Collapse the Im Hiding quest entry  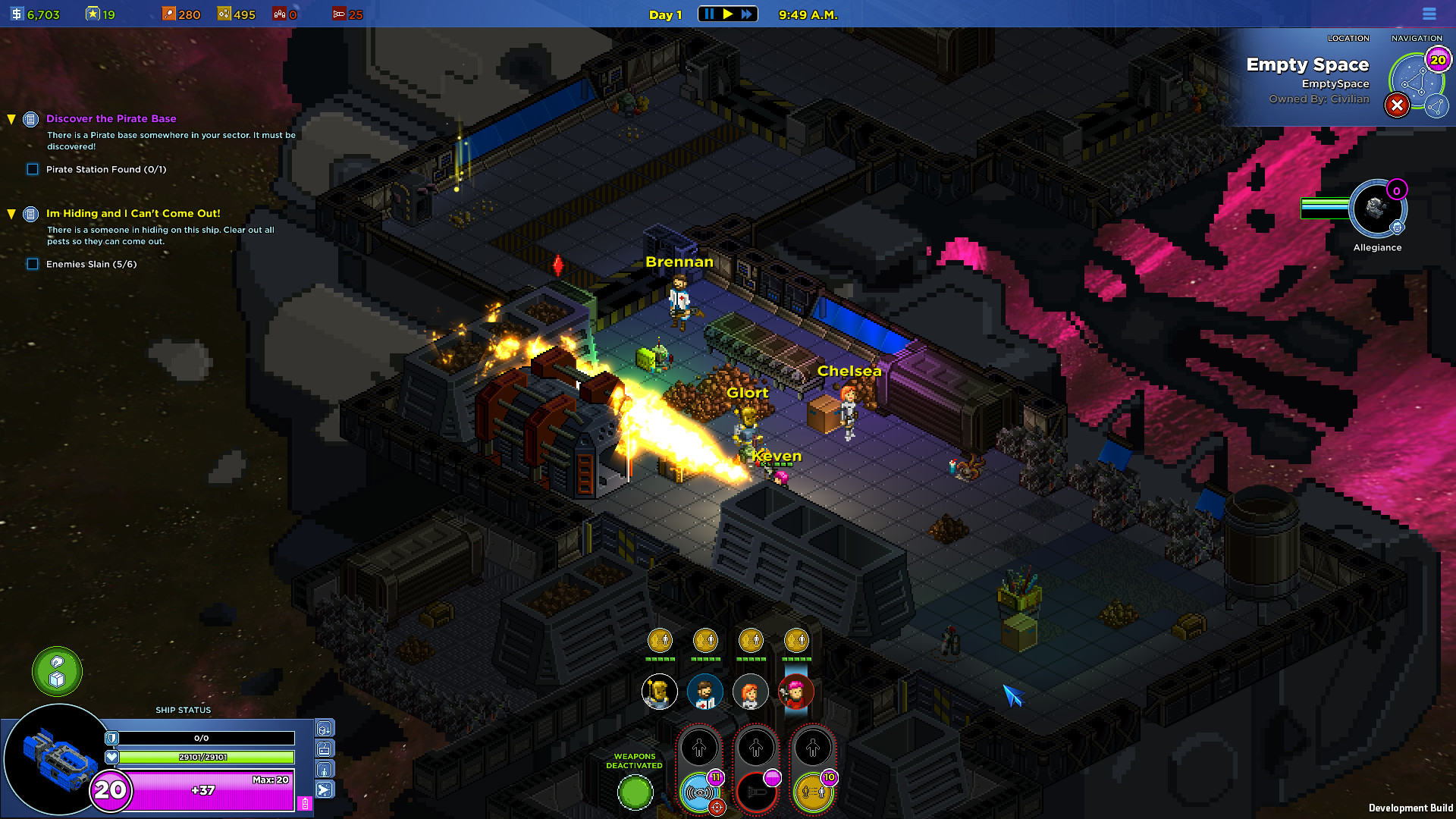[x=11, y=214]
